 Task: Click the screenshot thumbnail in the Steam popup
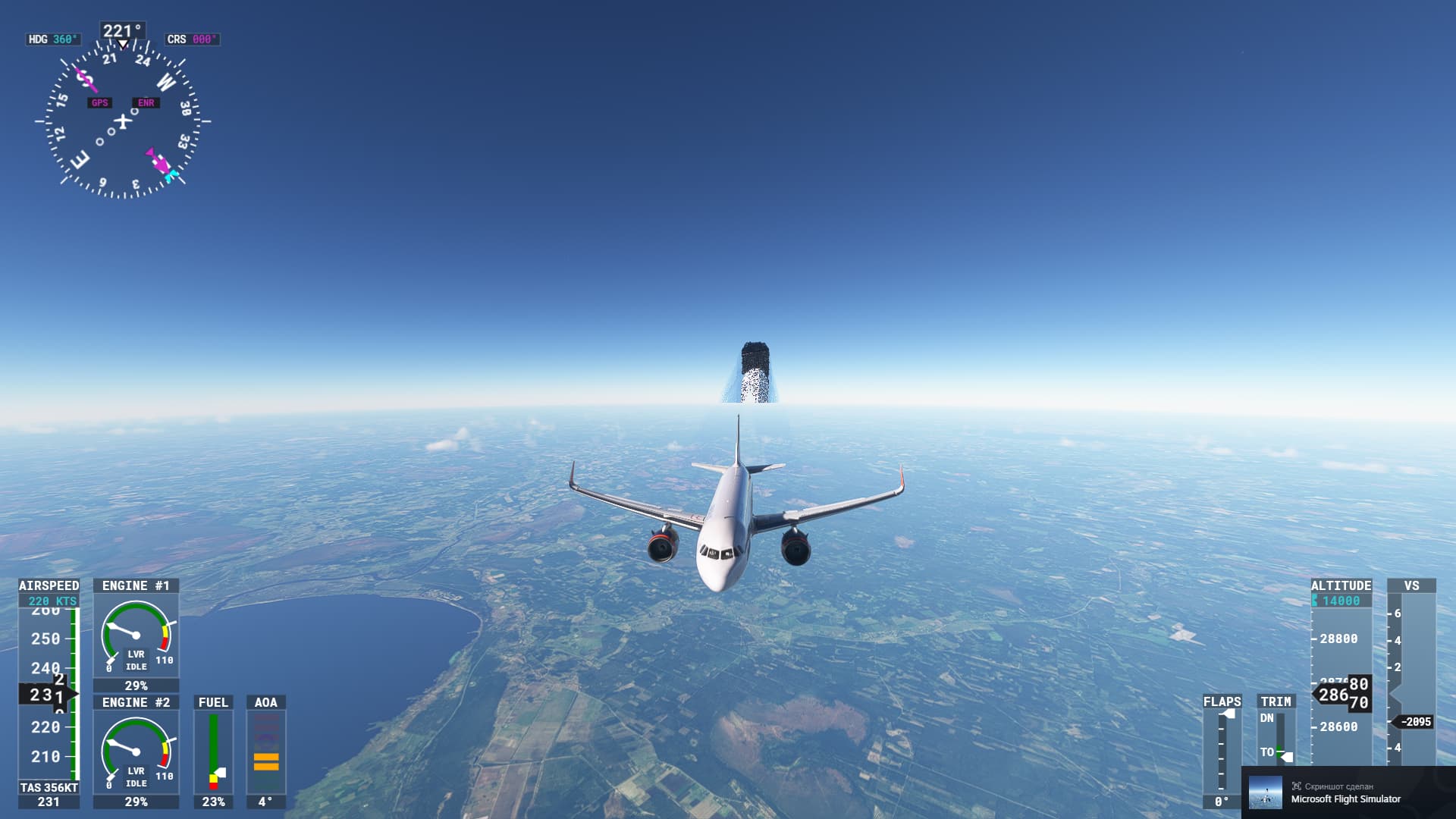pos(1265,792)
